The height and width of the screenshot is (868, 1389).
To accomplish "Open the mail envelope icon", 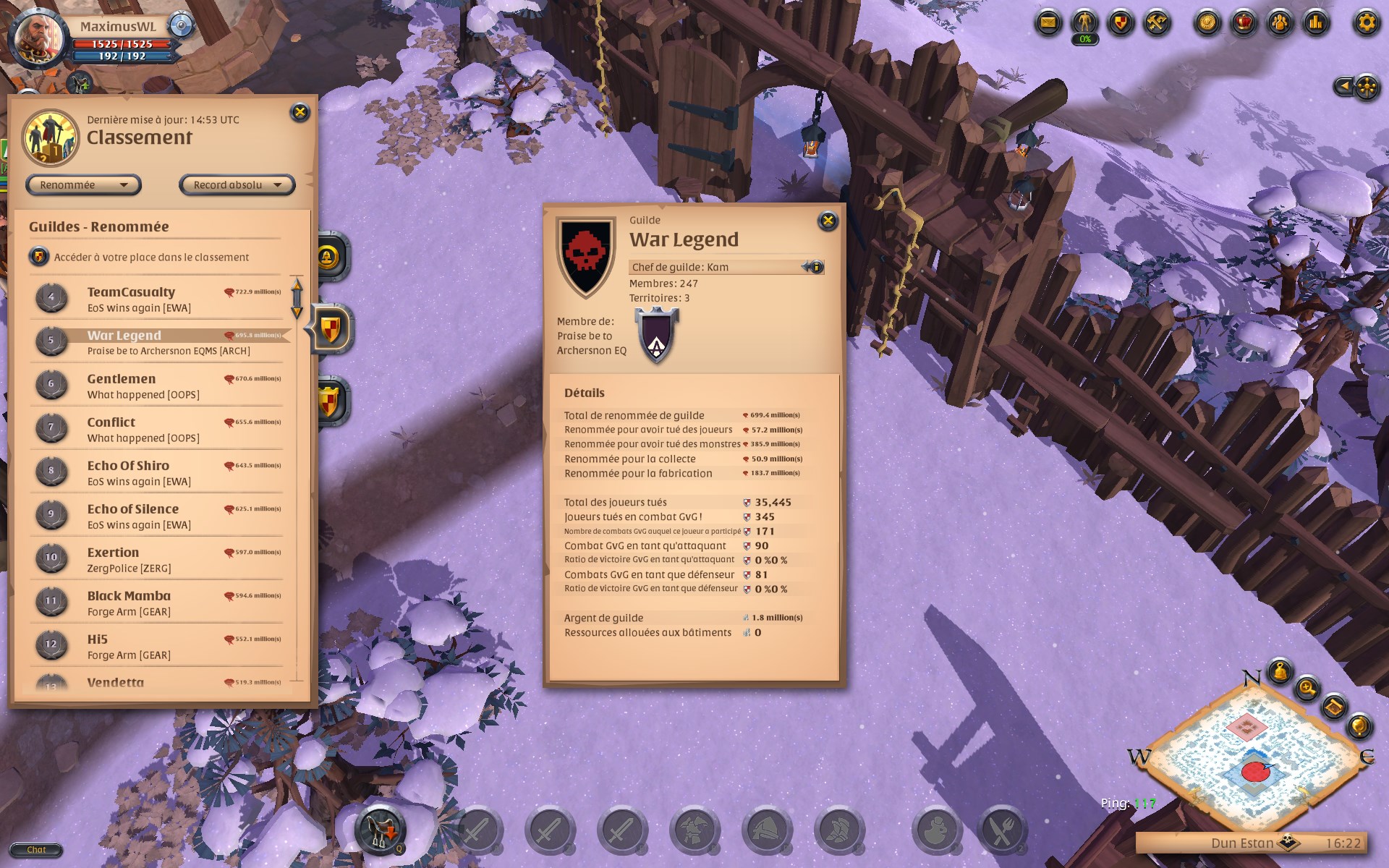I will tap(1048, 23).
